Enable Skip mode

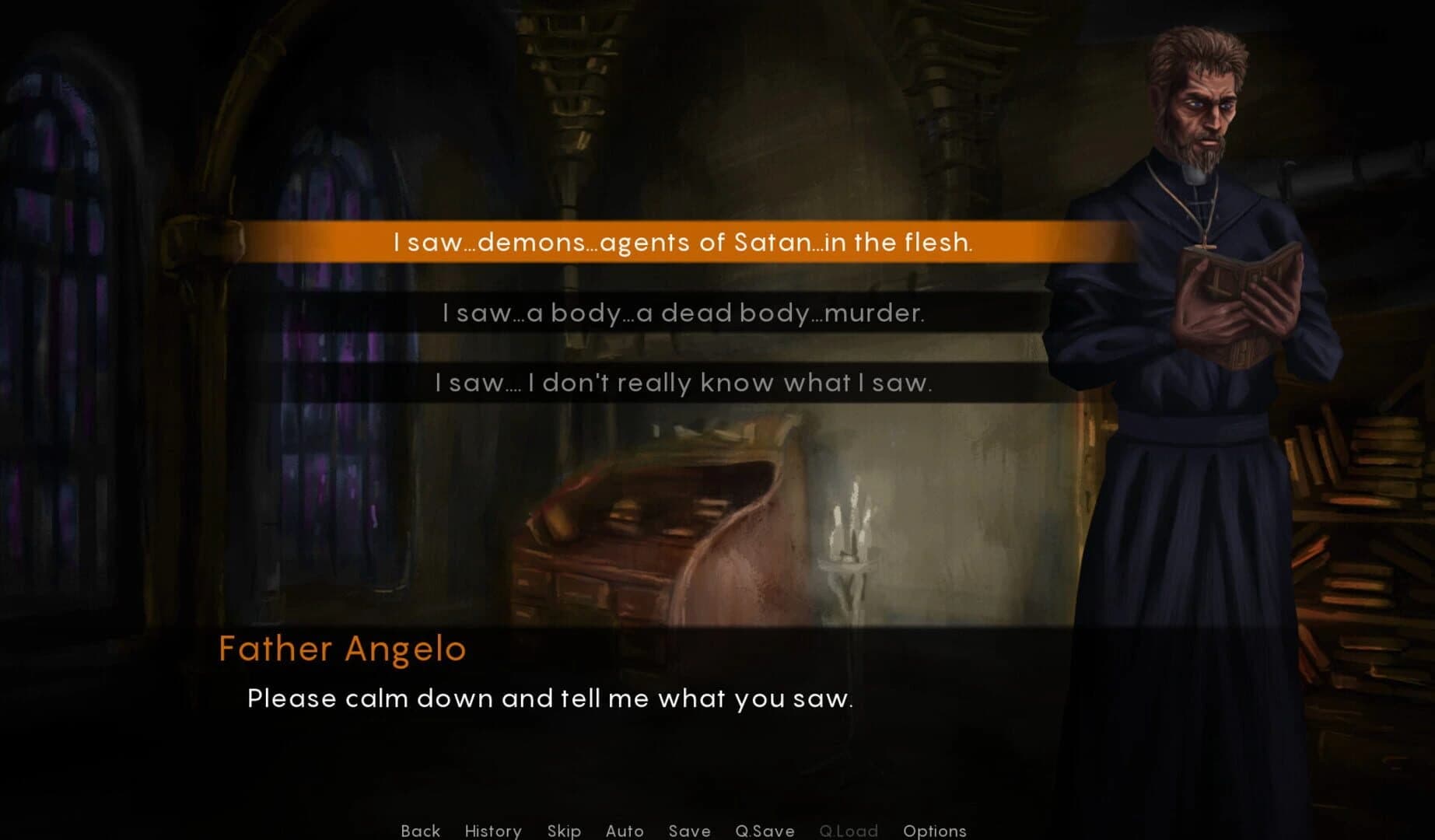[x=565, y=831]
